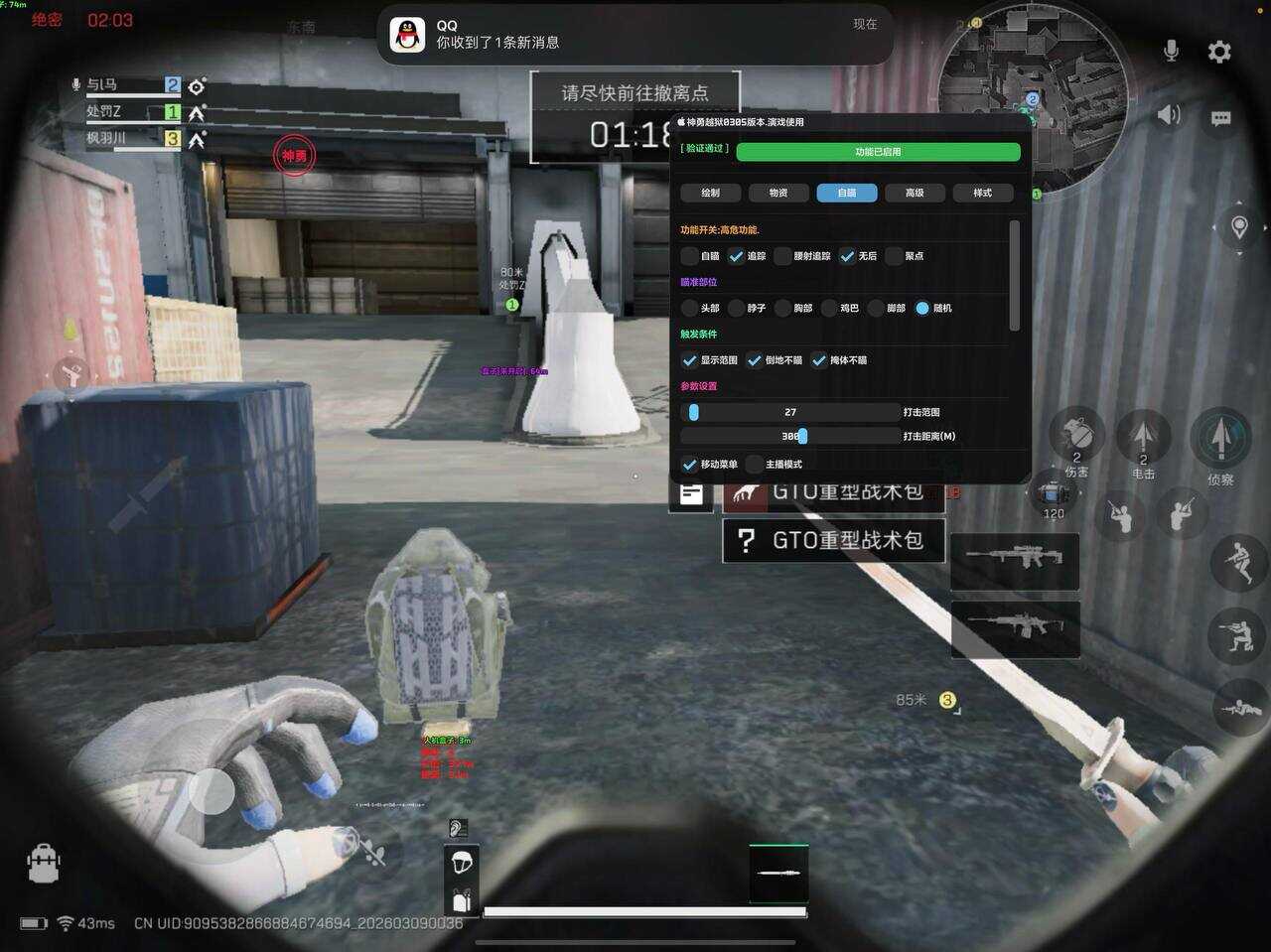Image resolution: width=1271 pixels, height=952 pixels.
Task: Tap the jump stance button
Action: point(1237,563)
